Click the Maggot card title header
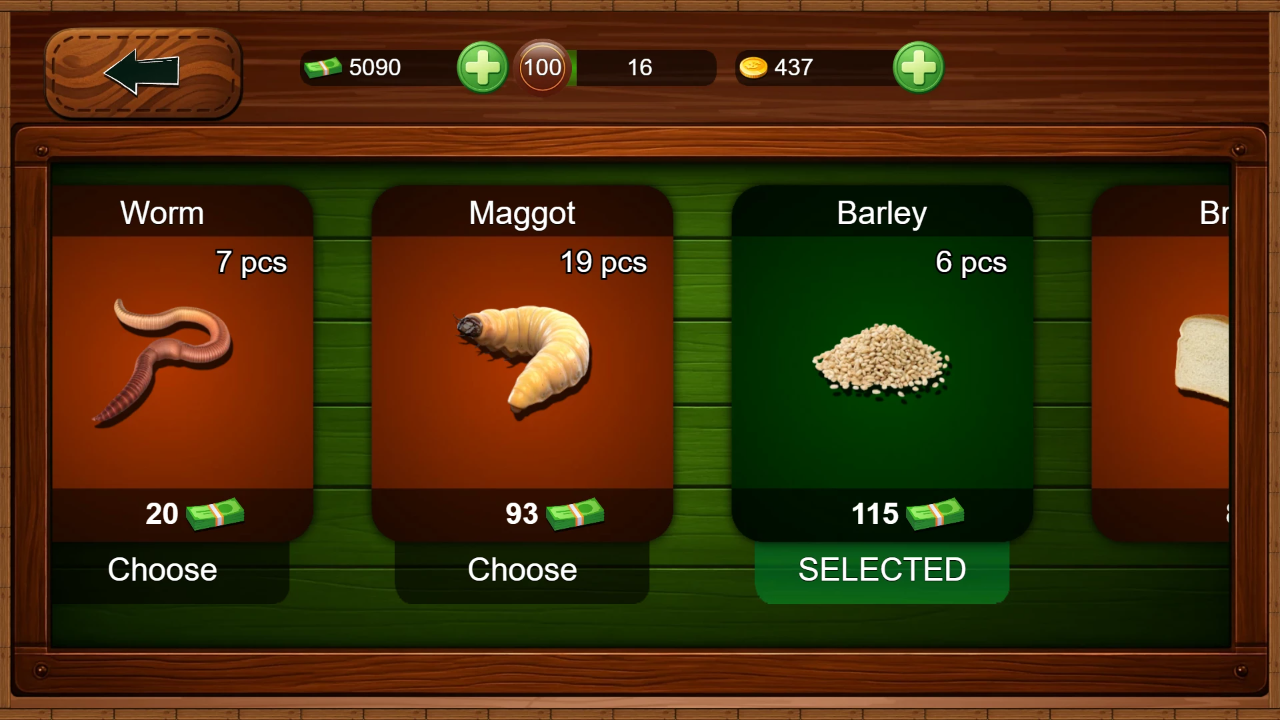The width and height of the screenshot is (1280, 720). 522,212
